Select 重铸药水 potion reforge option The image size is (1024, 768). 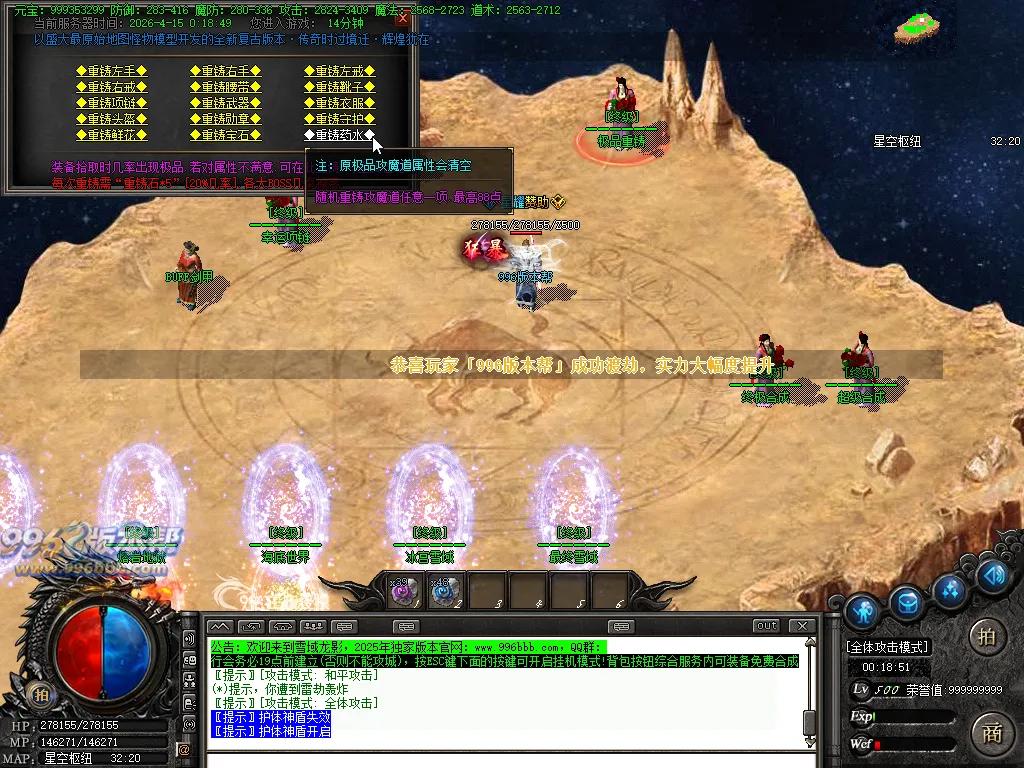(340, 135)
